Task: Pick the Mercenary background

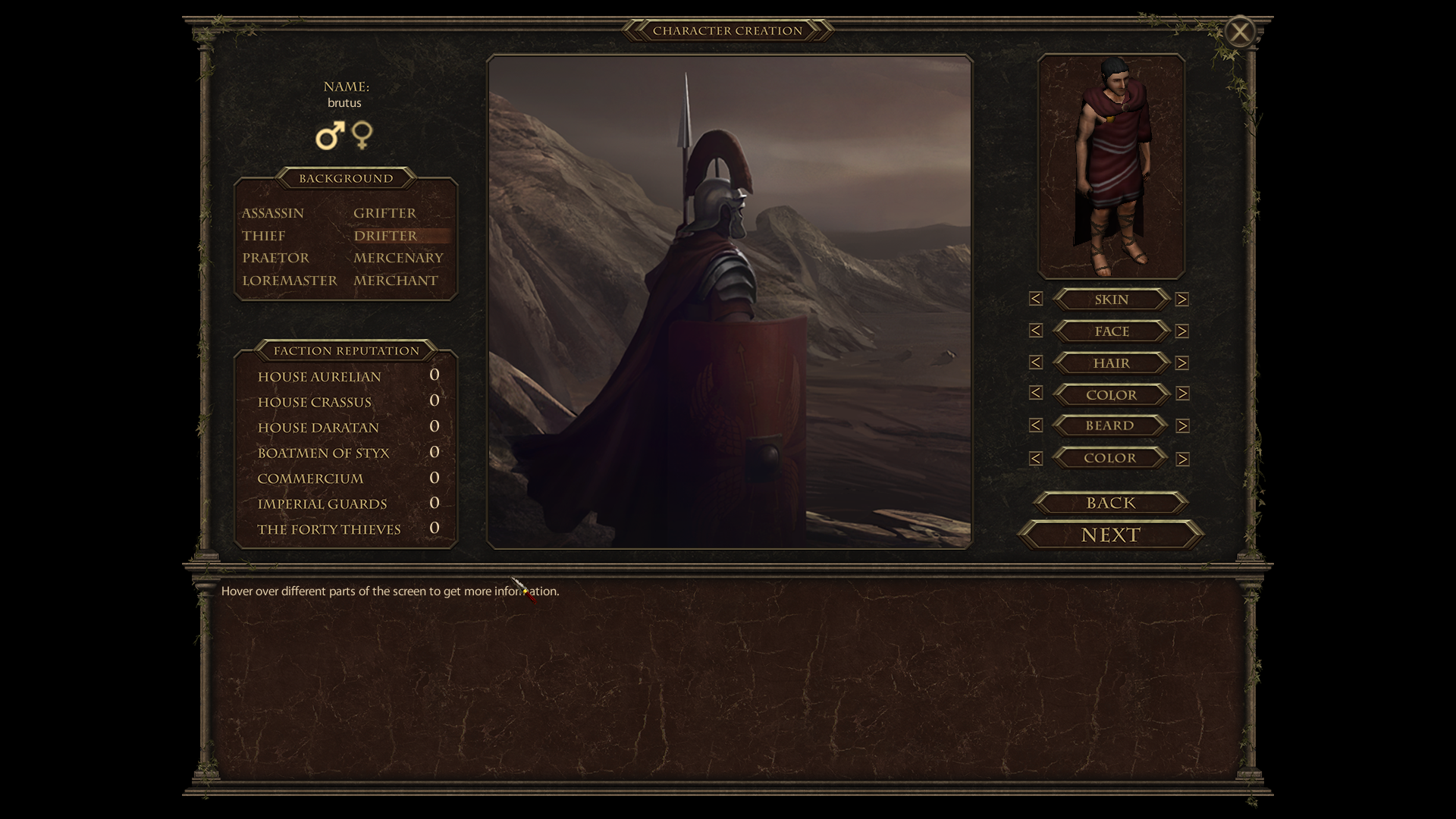Action: tap(398, 258)
